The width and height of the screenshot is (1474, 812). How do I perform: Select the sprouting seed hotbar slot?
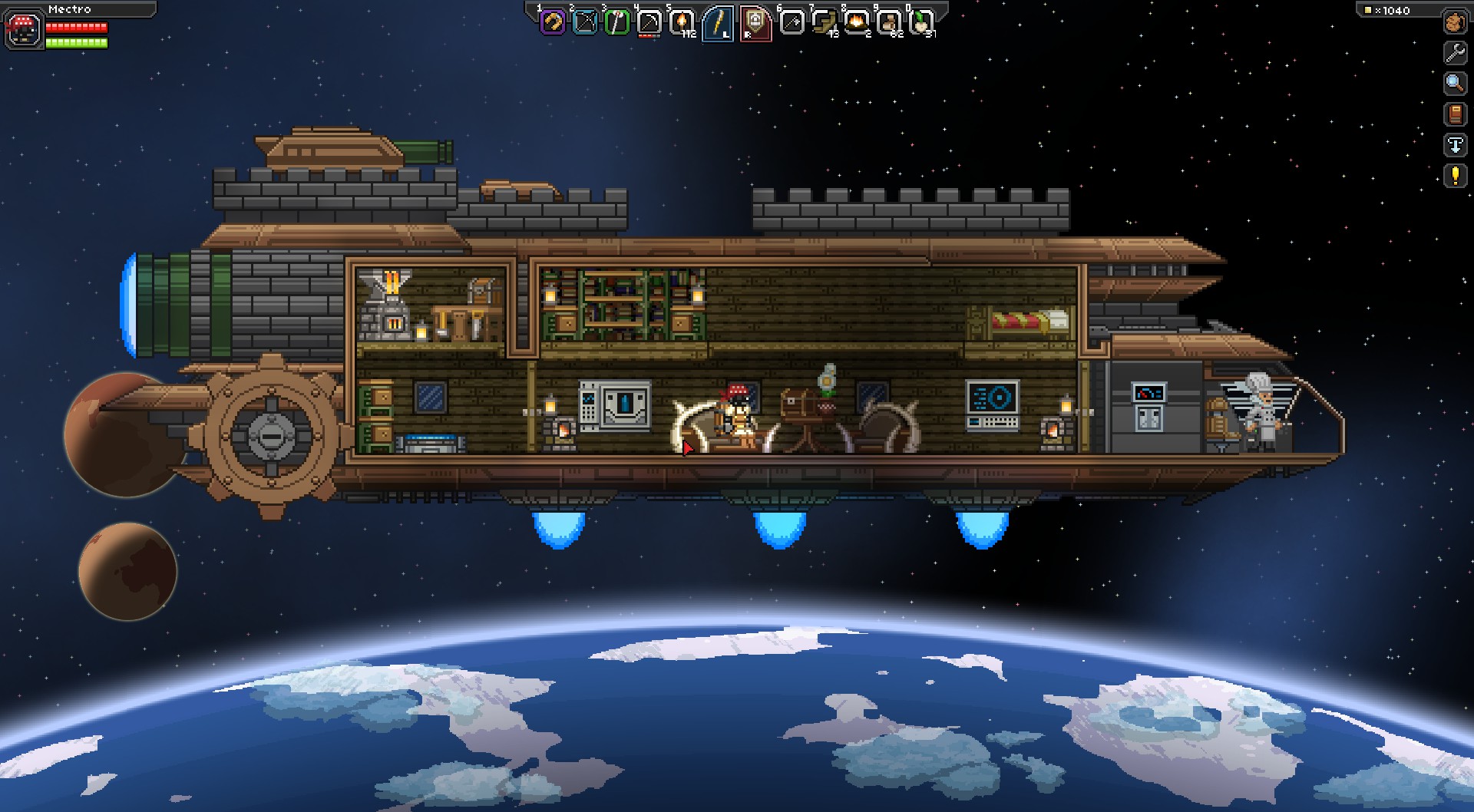(x=920, y=22)
